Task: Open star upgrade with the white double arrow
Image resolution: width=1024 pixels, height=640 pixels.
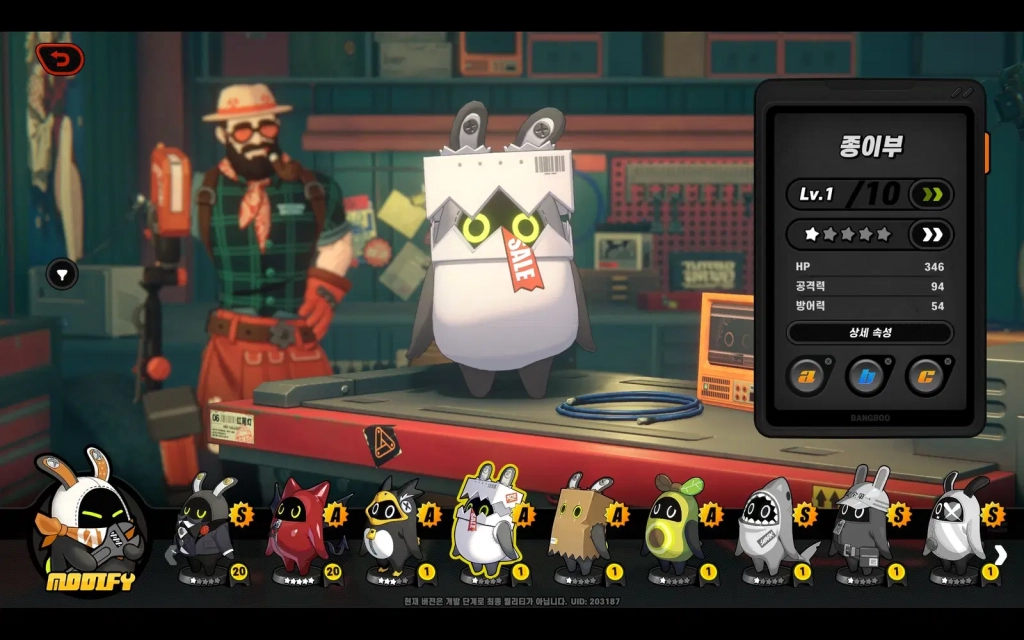Action: [x=931, y=235]
